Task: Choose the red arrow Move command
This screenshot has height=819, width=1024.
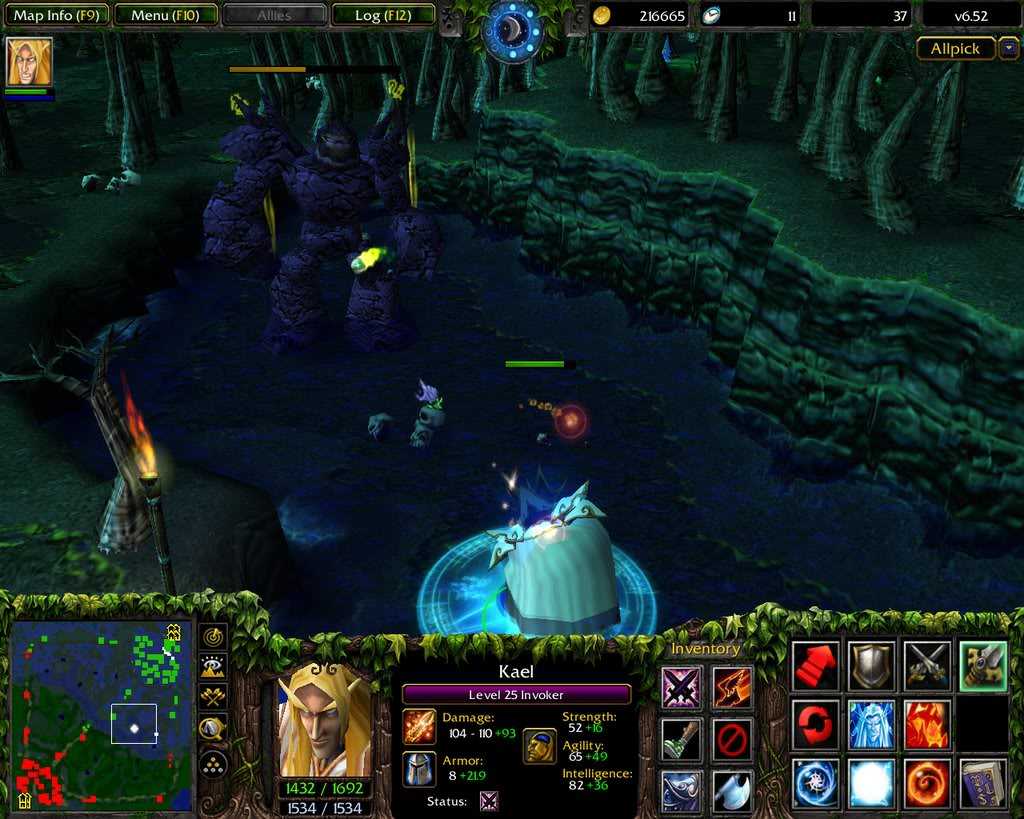Action: pyautogui.click(x=816, y=666)
